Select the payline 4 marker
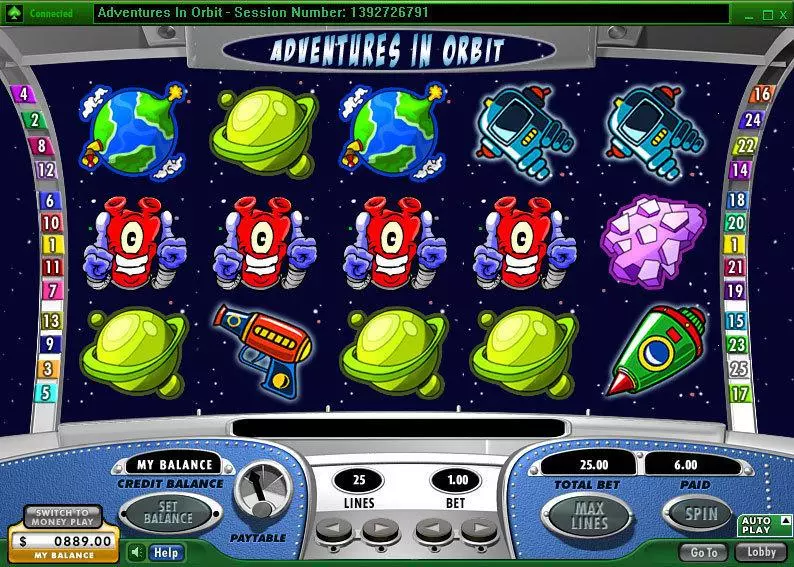Screen dimensions: 794x567 click(22, 96)
